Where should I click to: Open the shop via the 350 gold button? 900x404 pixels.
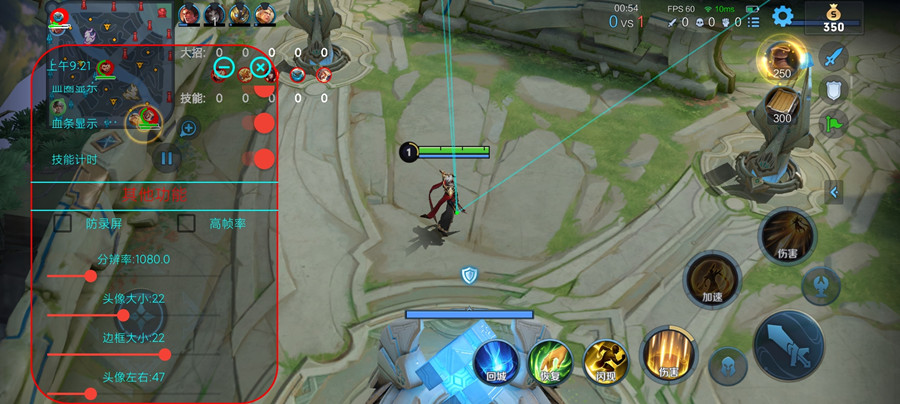833,18
